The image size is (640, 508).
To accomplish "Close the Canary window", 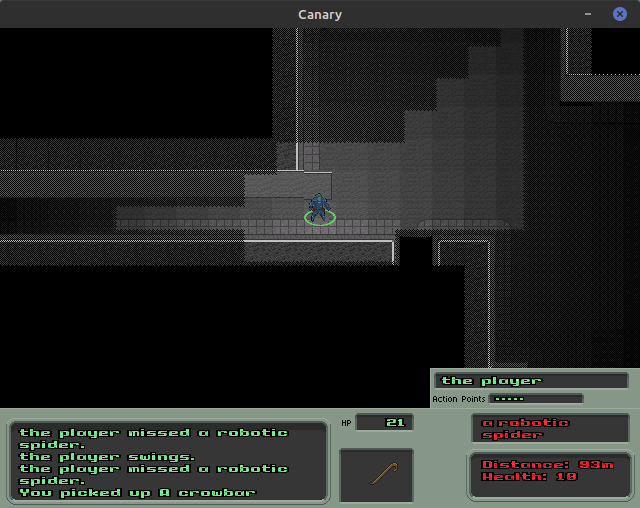I will click(620, 14).
